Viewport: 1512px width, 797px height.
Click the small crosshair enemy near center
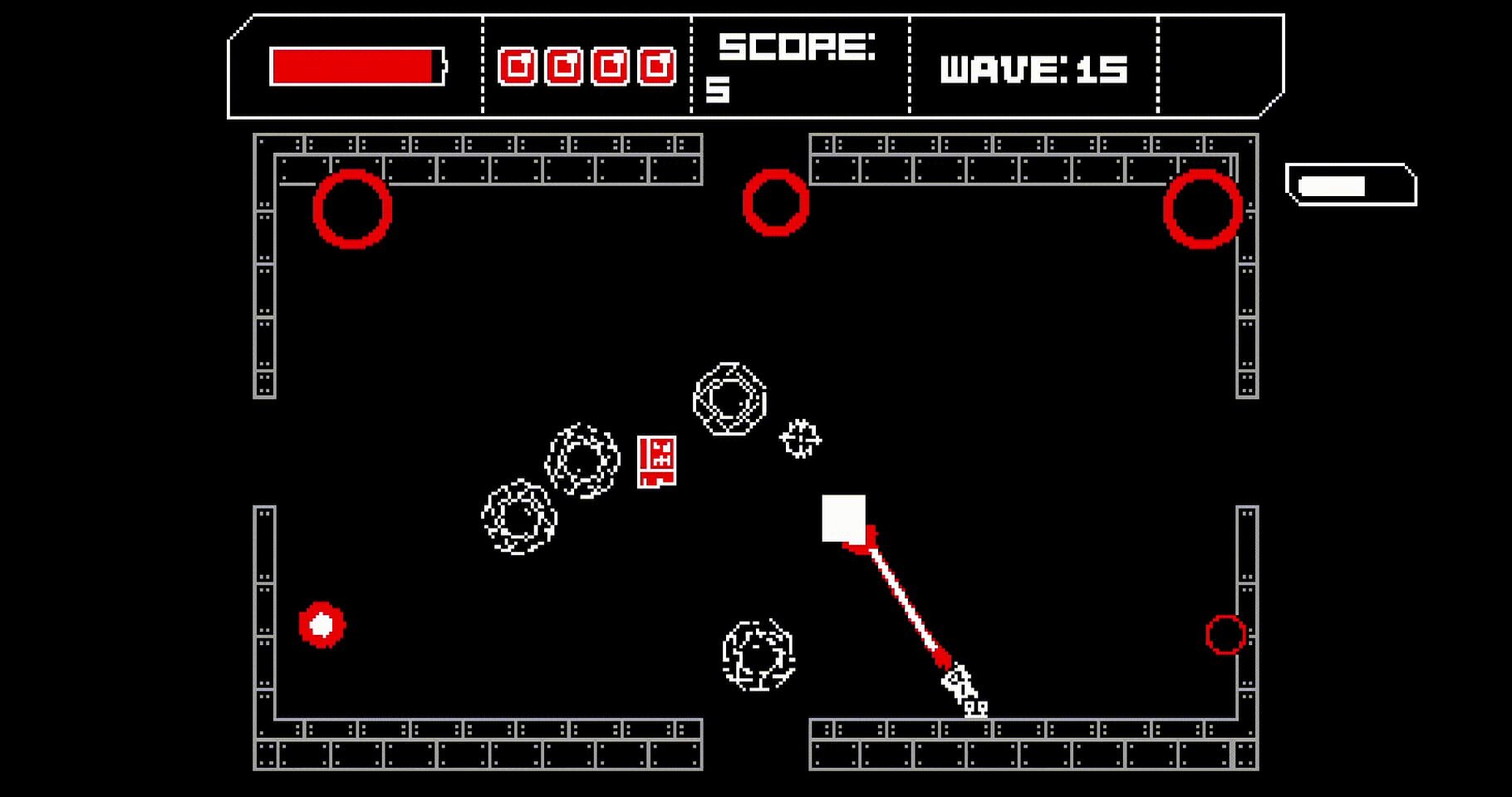[799, 440]
